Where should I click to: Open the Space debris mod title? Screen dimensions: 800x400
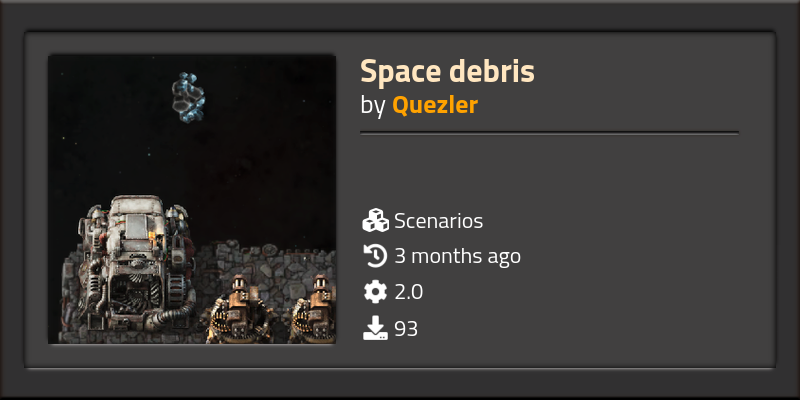[447, 72]
